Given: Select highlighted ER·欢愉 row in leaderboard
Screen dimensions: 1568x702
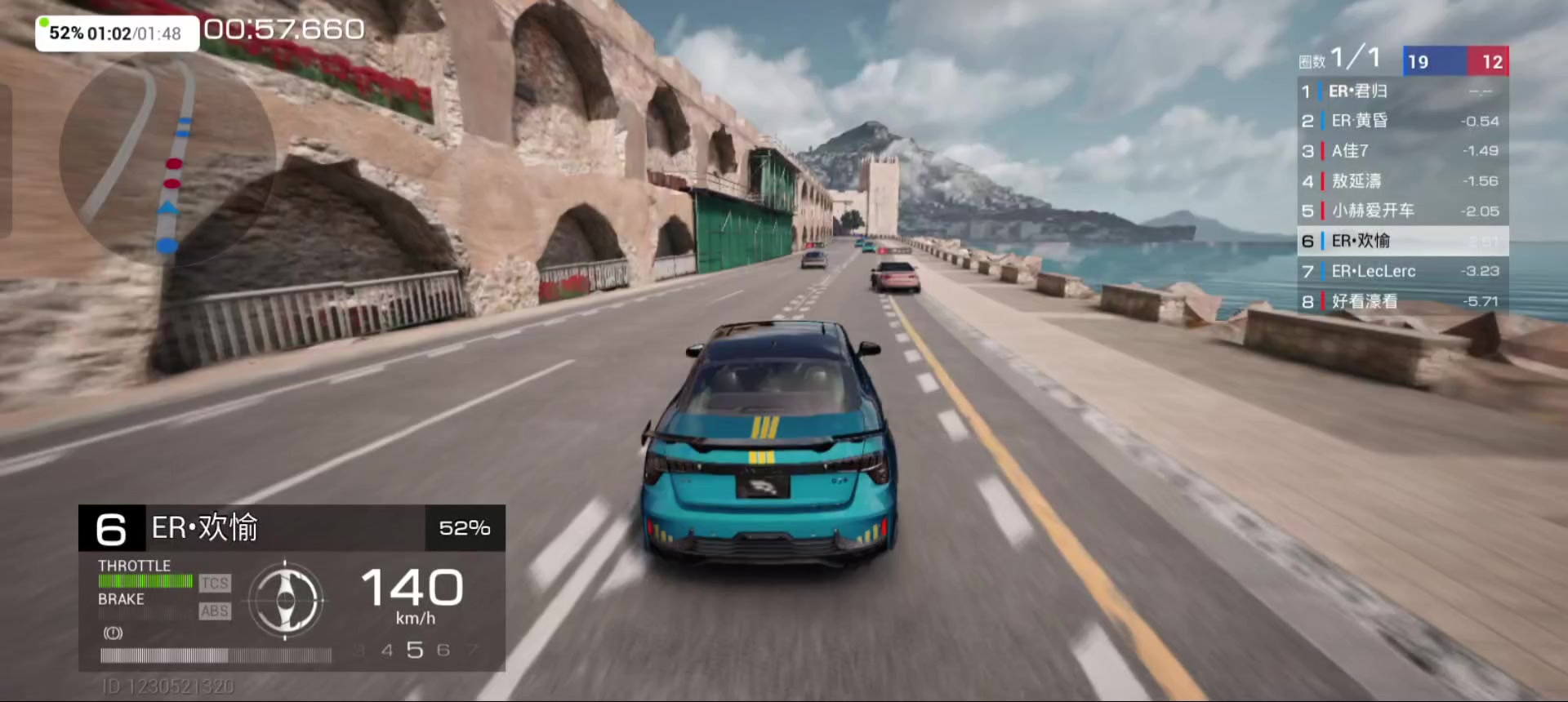Looking at the screenshot, I should tap(1401, 241).
